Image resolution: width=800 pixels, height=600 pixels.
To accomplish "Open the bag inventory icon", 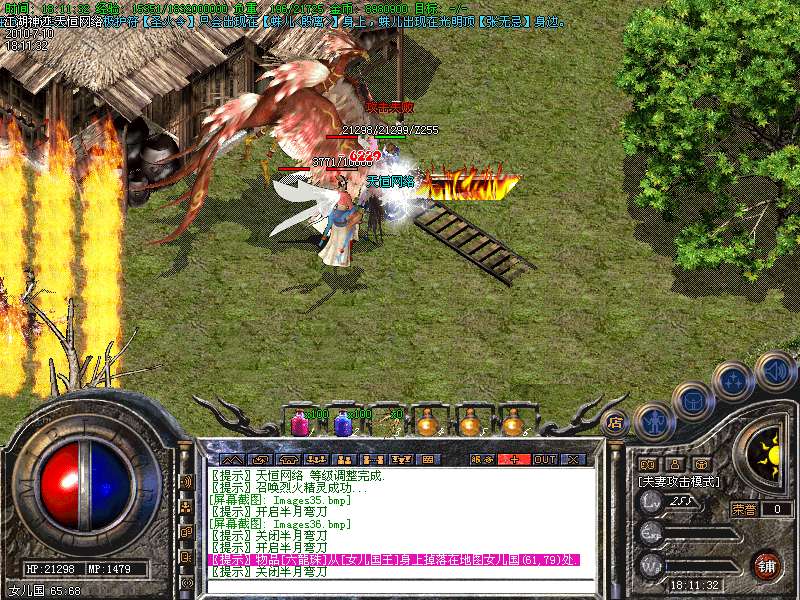I will pyautogui.click(x=693, y=401).
